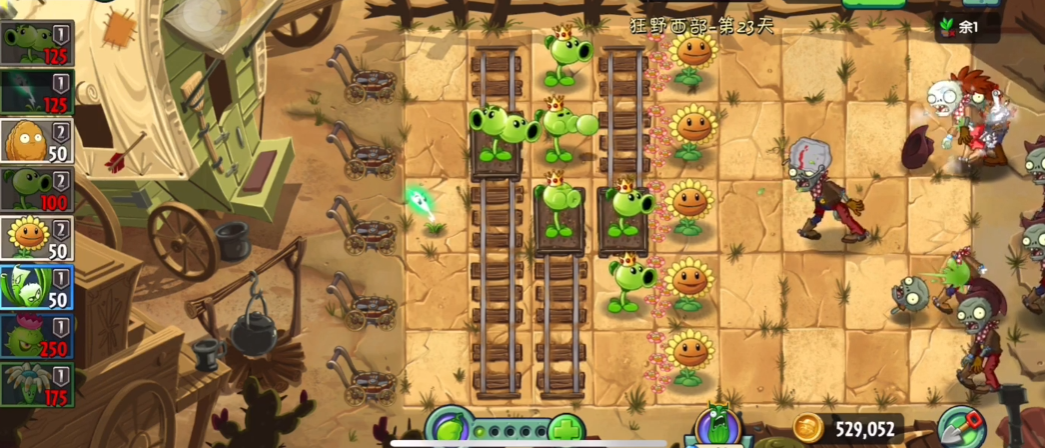Screen dimensions: 1045x448
Task: Choose the Sunflower seed packet
Action: pyautogui.click(x=37, y=238)
